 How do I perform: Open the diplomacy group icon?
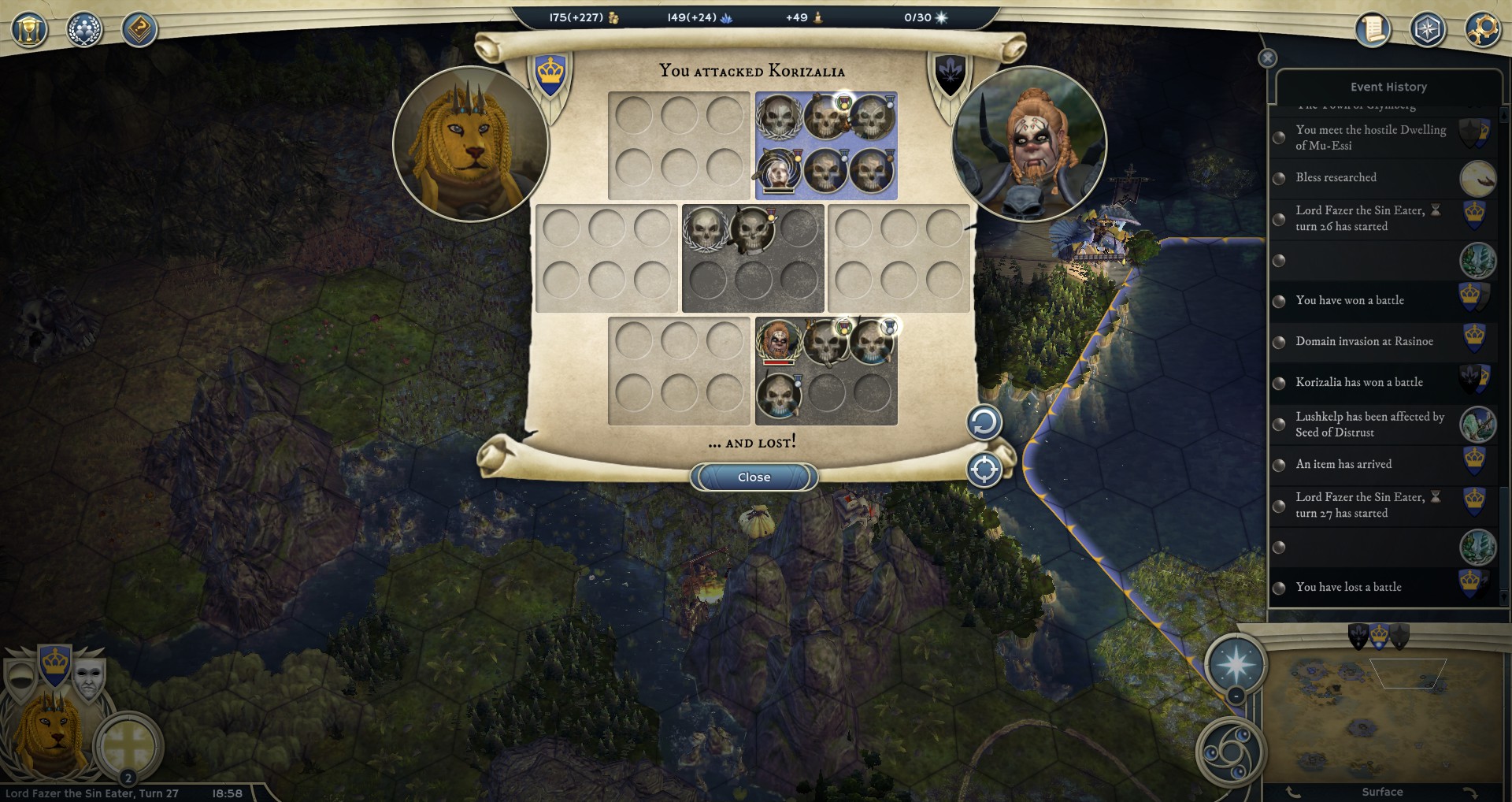(84, 30)
